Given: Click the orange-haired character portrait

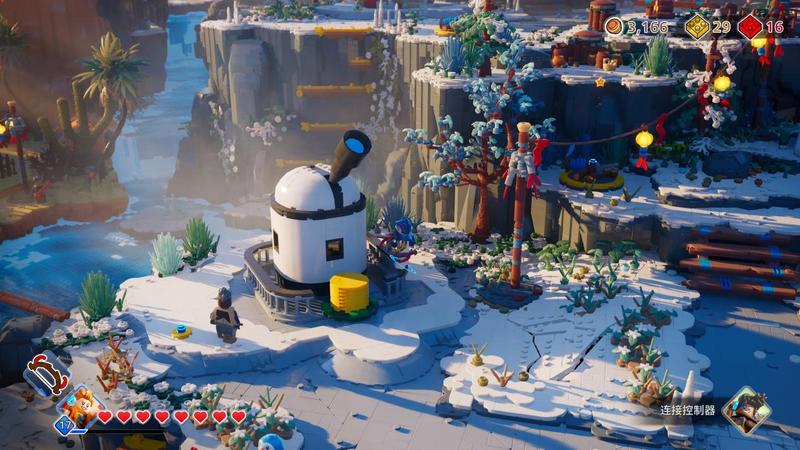Looking at the screenshot, I should tap(80, 407).
